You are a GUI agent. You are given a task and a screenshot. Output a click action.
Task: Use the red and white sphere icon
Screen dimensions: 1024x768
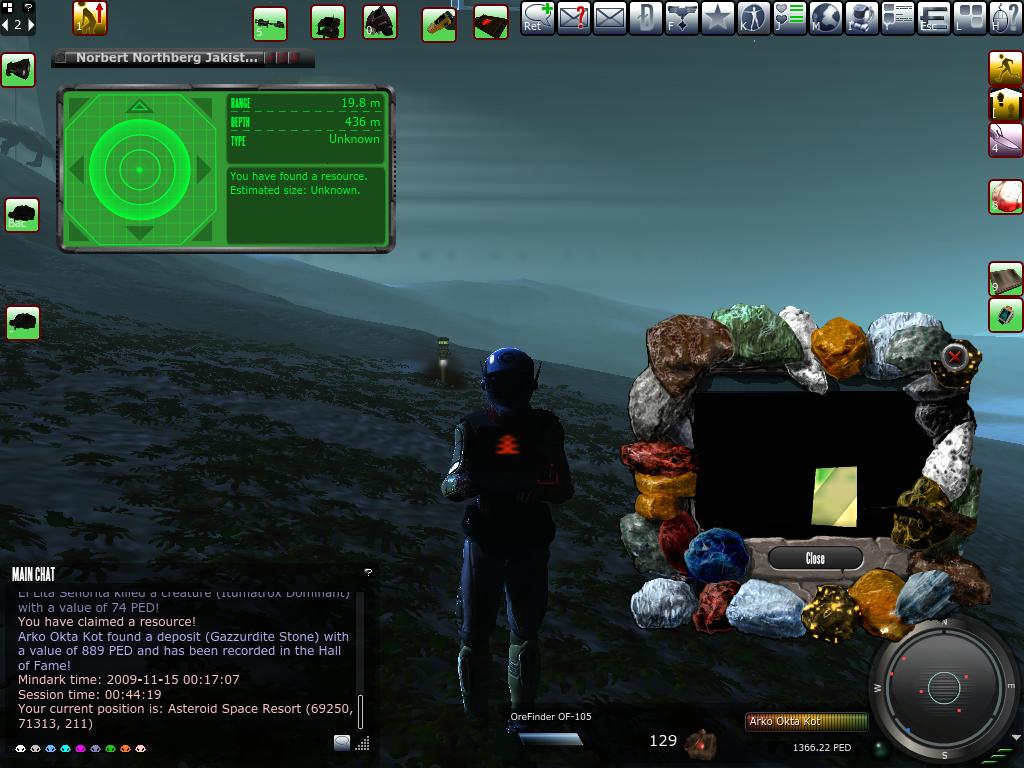[1005, 196]
